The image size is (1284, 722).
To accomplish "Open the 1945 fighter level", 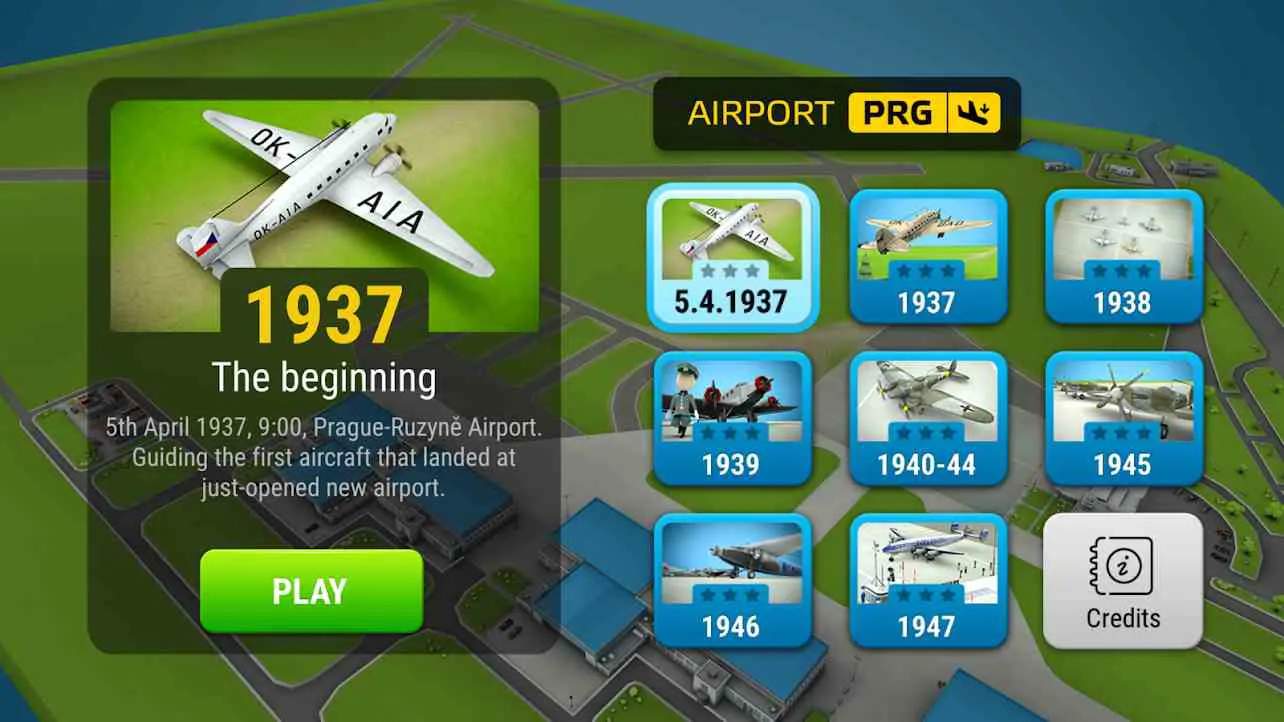I will click(1123, 417).
